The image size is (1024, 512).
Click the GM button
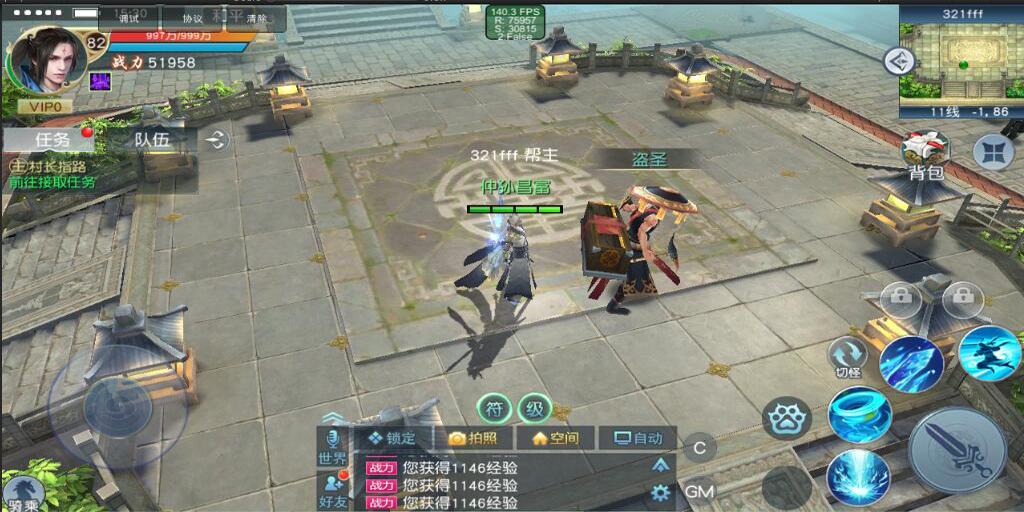(x=699, y=491)
